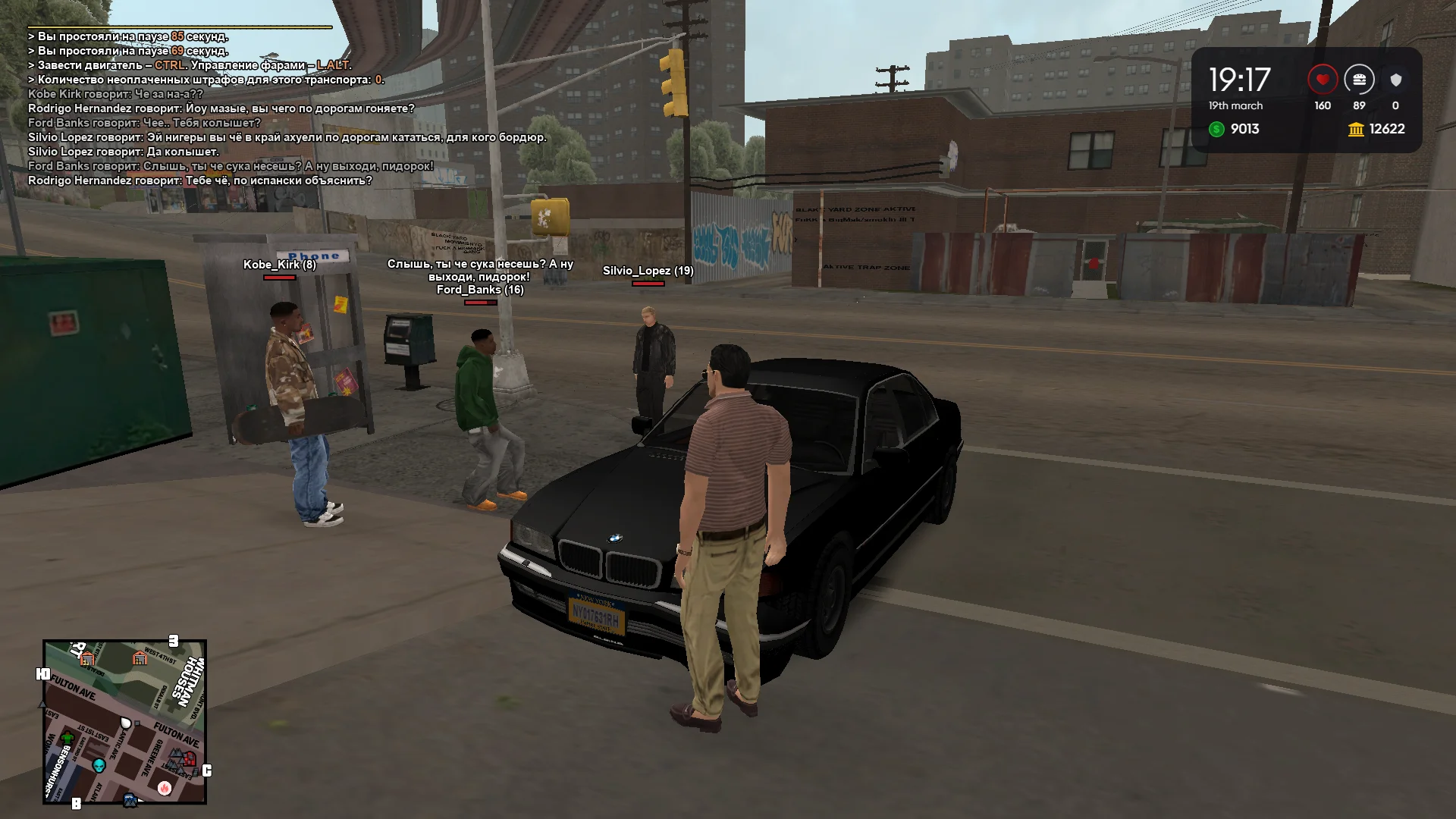Select the red house marker on minimap
This screenshot has width=1456, height=819.
tap(189, 758)
